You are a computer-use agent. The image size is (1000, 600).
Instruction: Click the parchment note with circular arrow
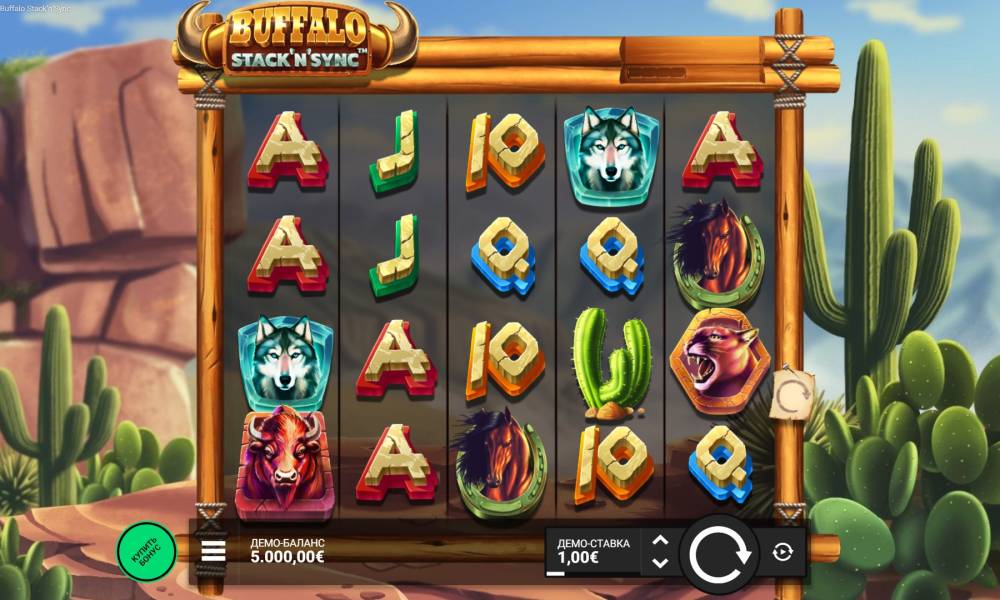794,397
